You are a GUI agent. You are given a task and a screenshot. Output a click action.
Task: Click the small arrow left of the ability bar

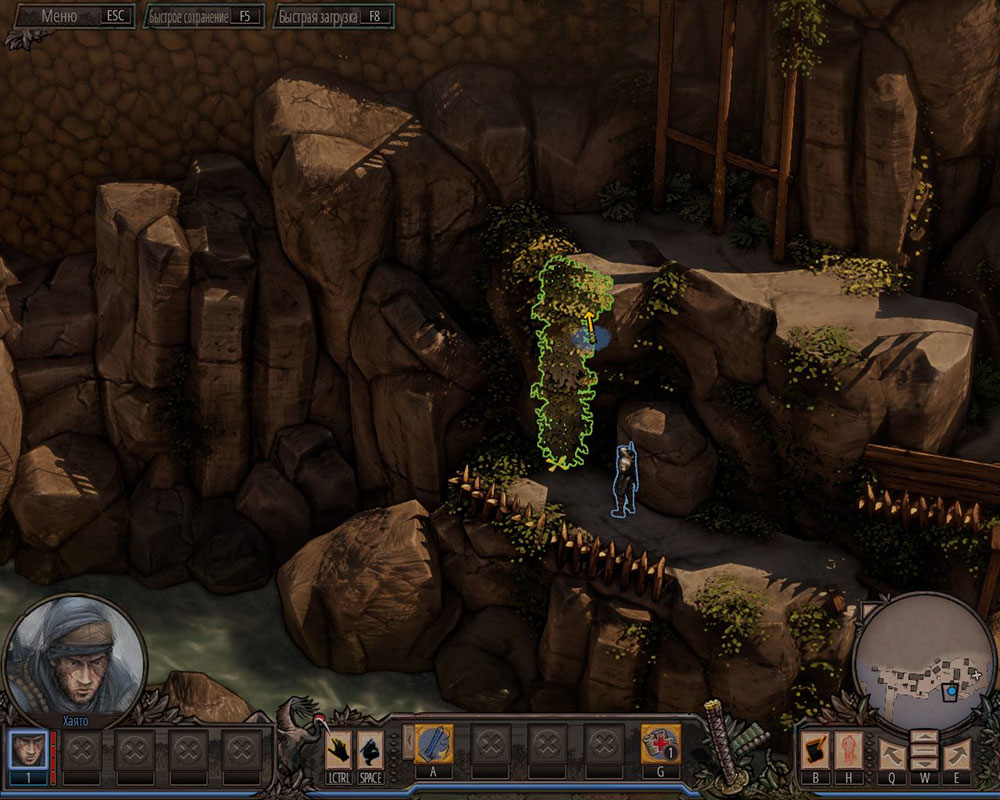406,742
